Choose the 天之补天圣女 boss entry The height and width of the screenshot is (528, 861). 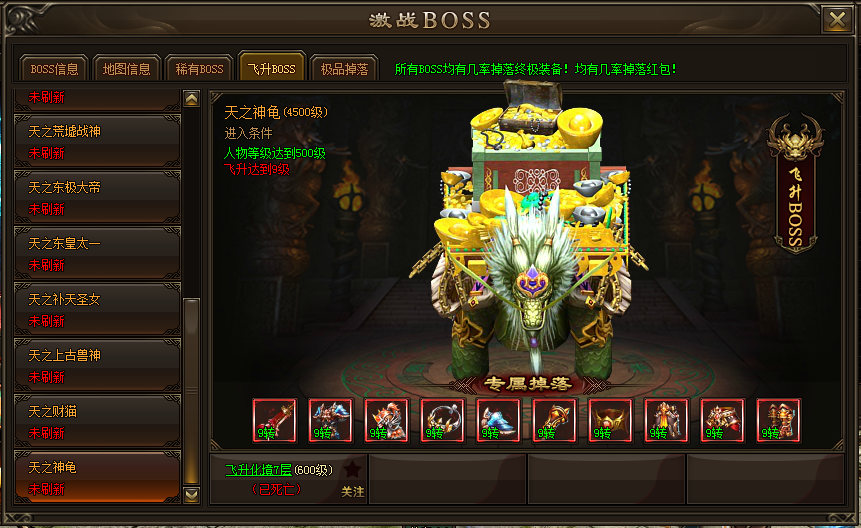tap(96, 309)
